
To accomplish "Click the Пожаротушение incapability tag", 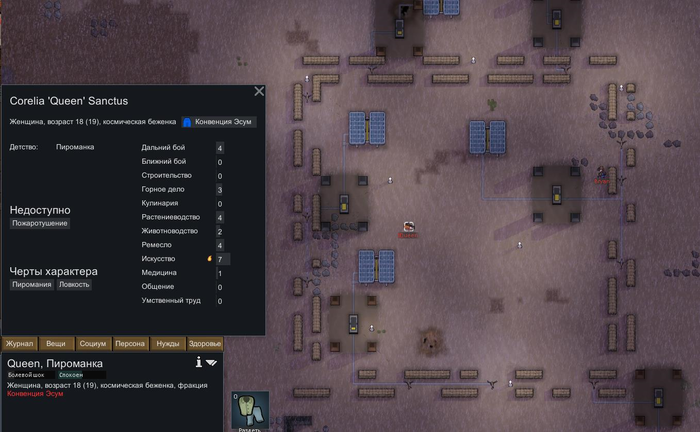I will pos(40,224).
